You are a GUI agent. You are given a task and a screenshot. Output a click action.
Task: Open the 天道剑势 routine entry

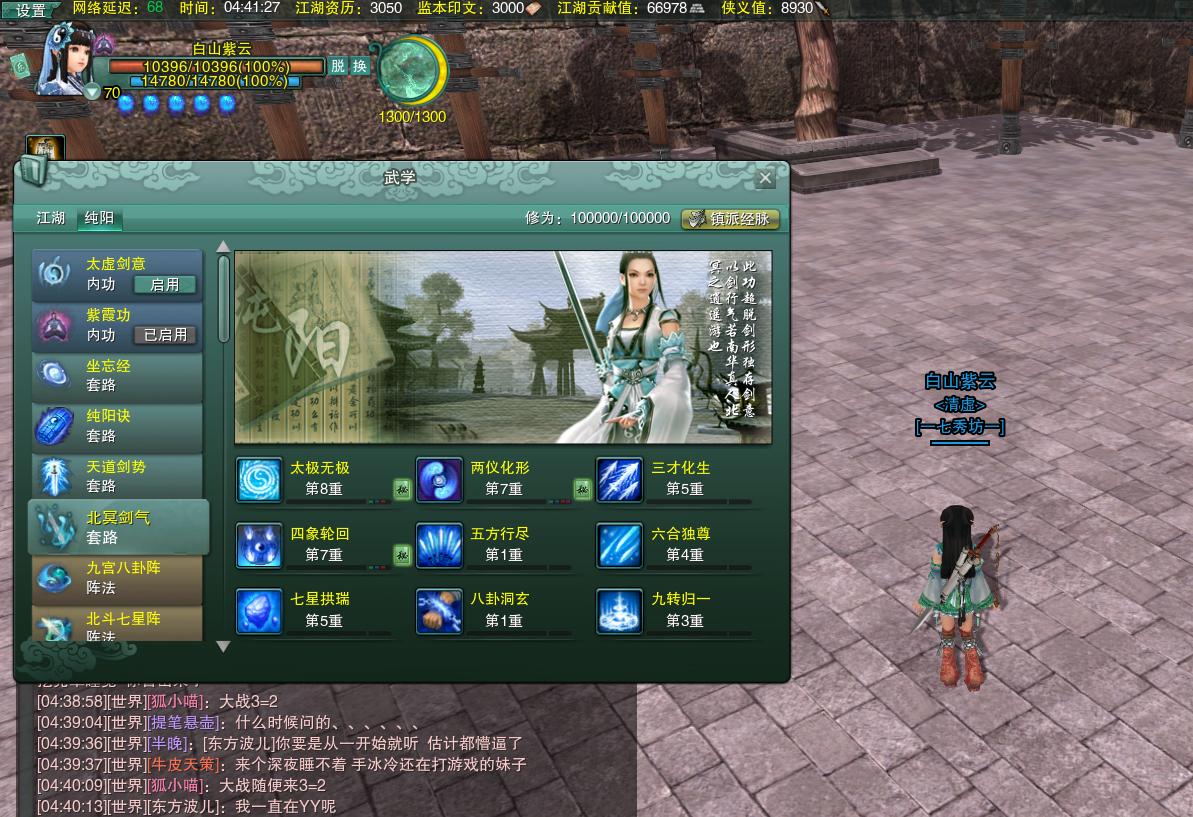click(x=116, y=476)
